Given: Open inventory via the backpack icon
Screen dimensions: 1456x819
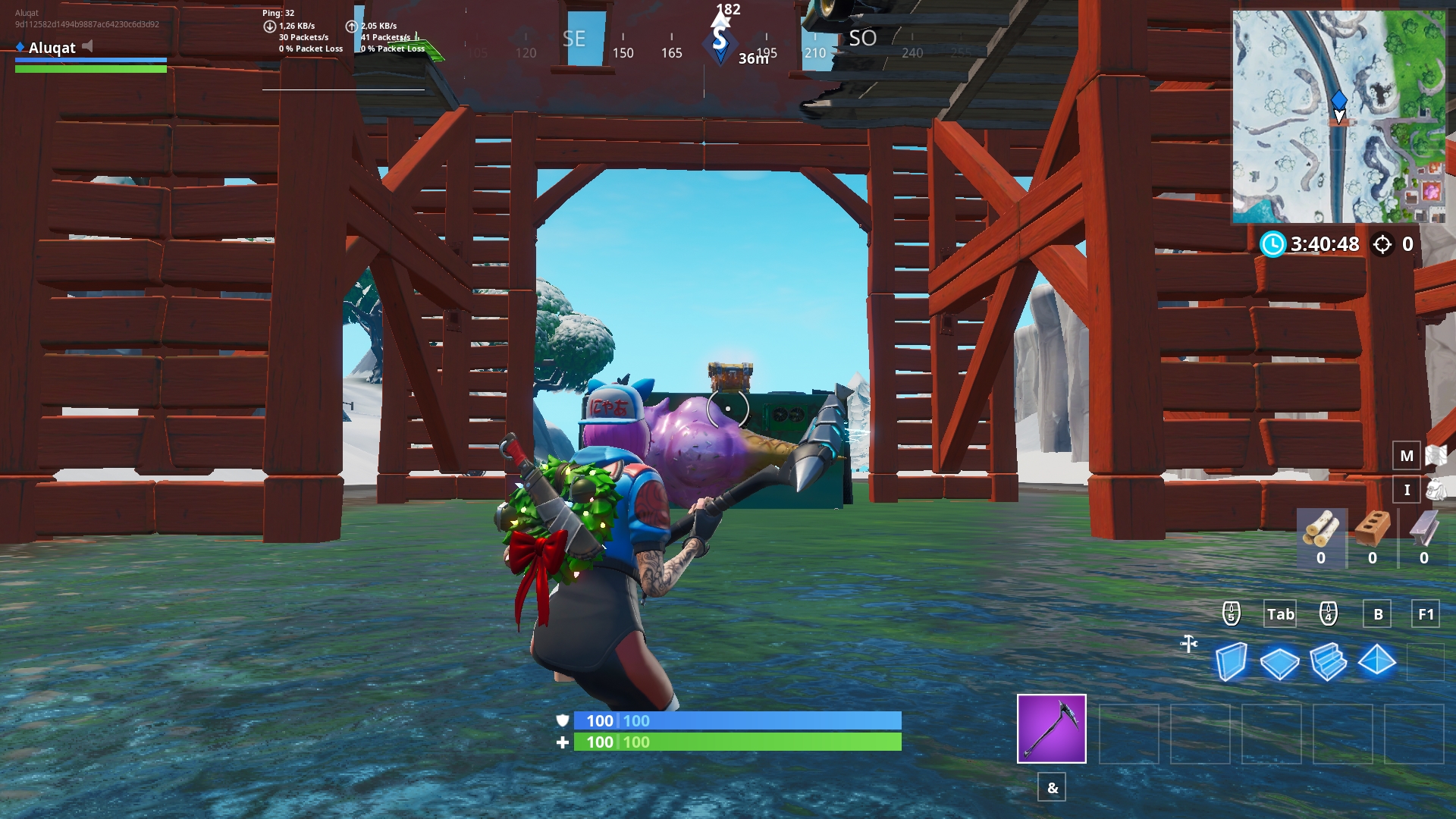Looking at the screenshot, I should tap(1436, 489).
